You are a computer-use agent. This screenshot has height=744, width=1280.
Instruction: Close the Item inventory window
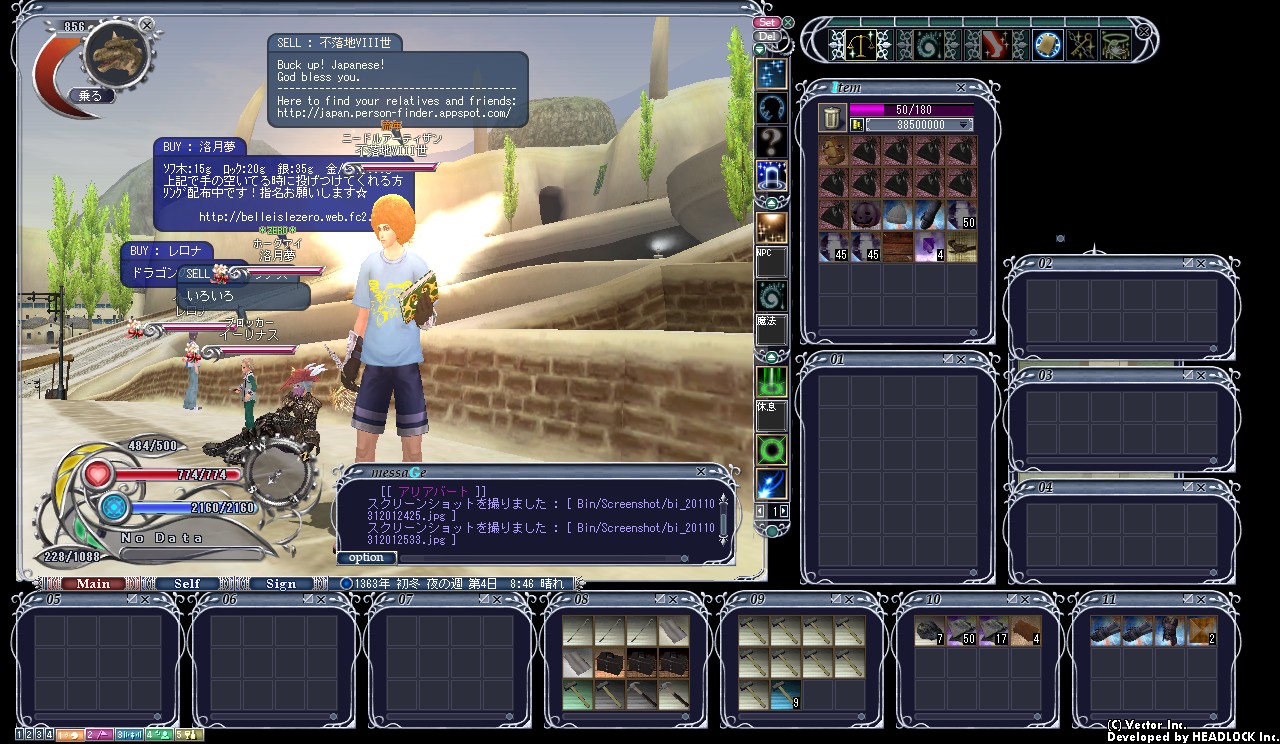point(961,88)
